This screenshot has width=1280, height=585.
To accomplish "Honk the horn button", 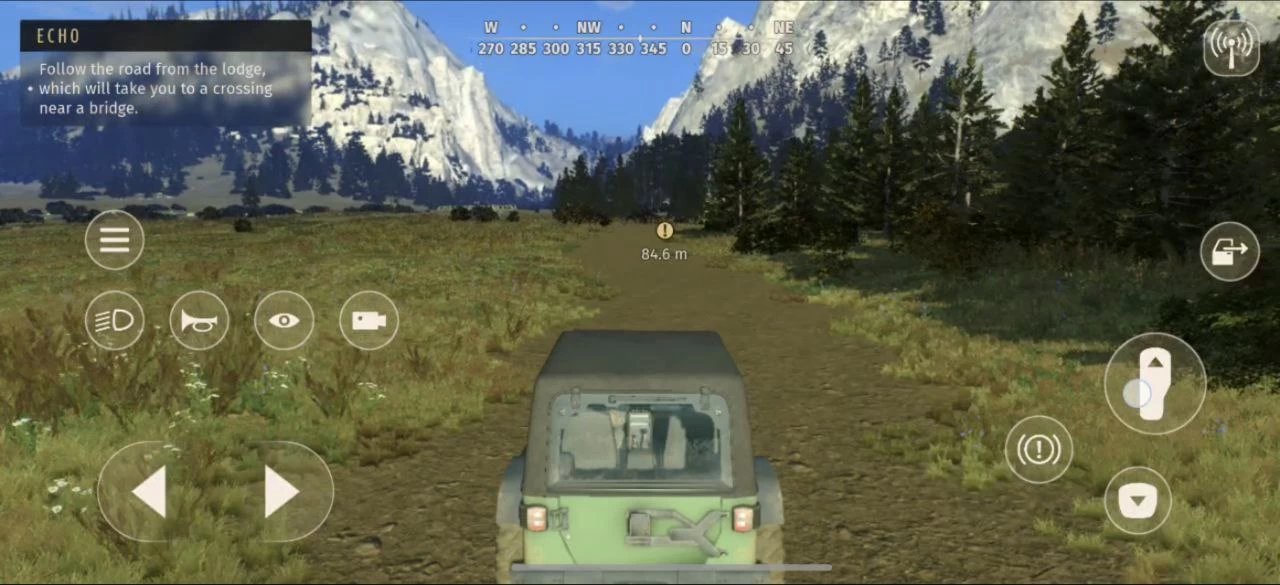I will click(x=199, y=320).
